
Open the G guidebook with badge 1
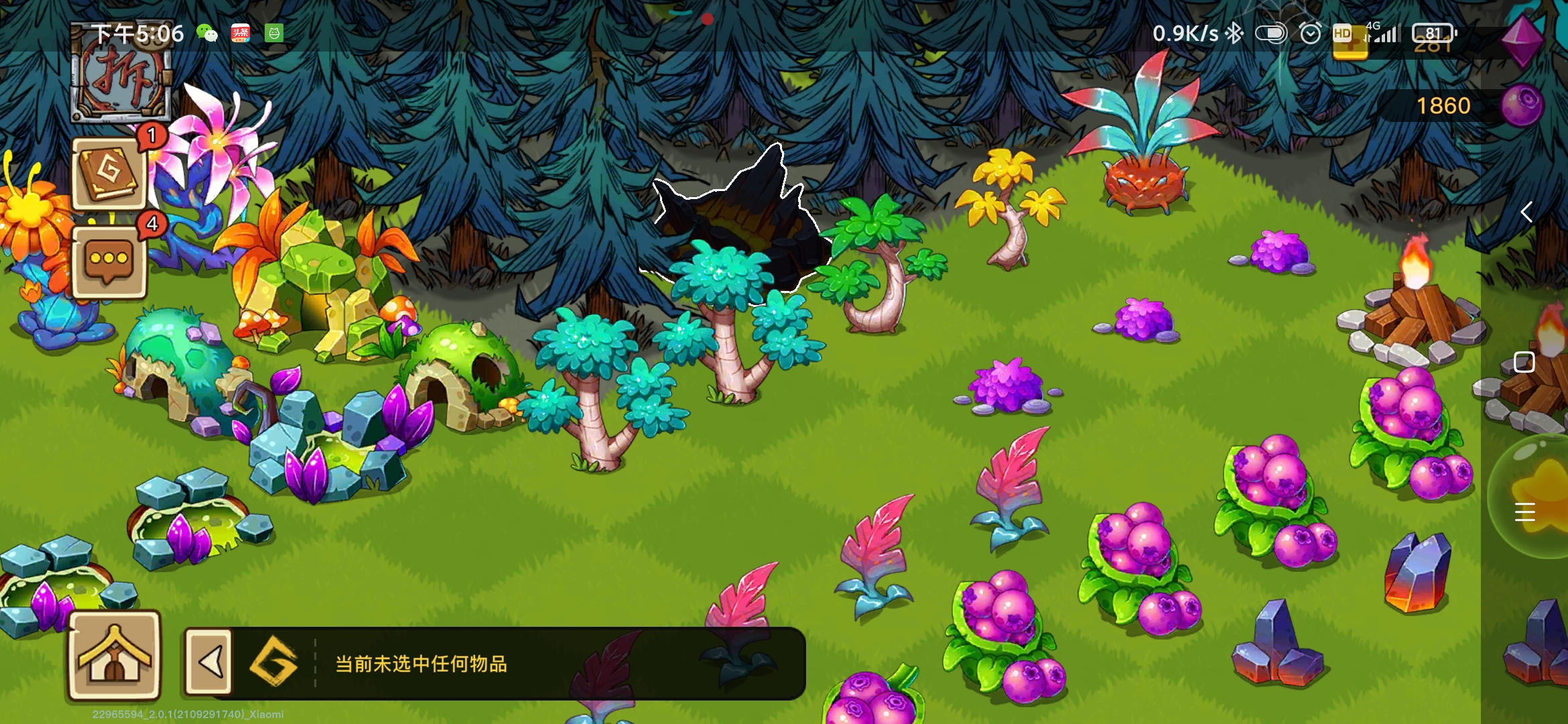(x=109, y=172)
